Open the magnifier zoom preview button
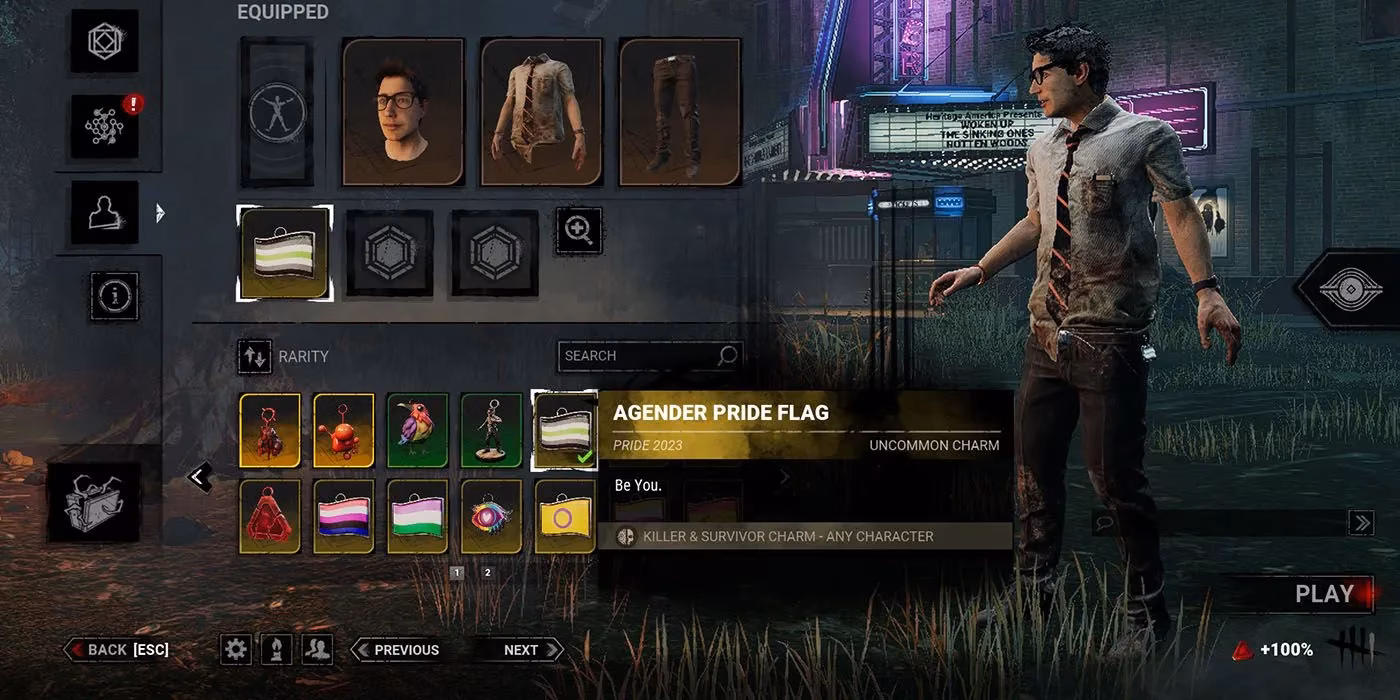 [x=579, y=231]
